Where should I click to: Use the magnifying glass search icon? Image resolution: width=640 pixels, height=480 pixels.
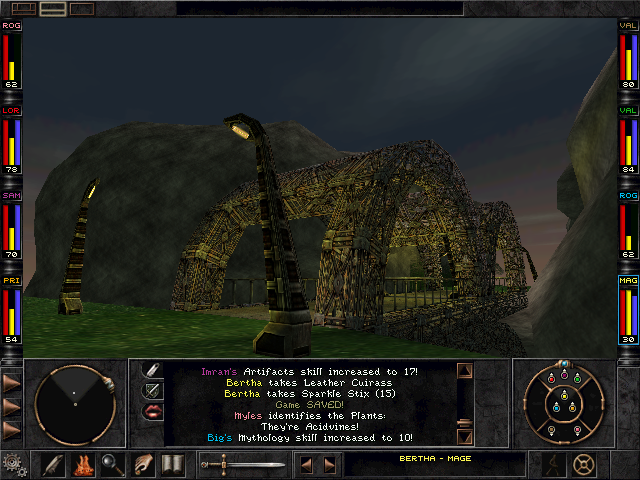[x=112, y=465]
